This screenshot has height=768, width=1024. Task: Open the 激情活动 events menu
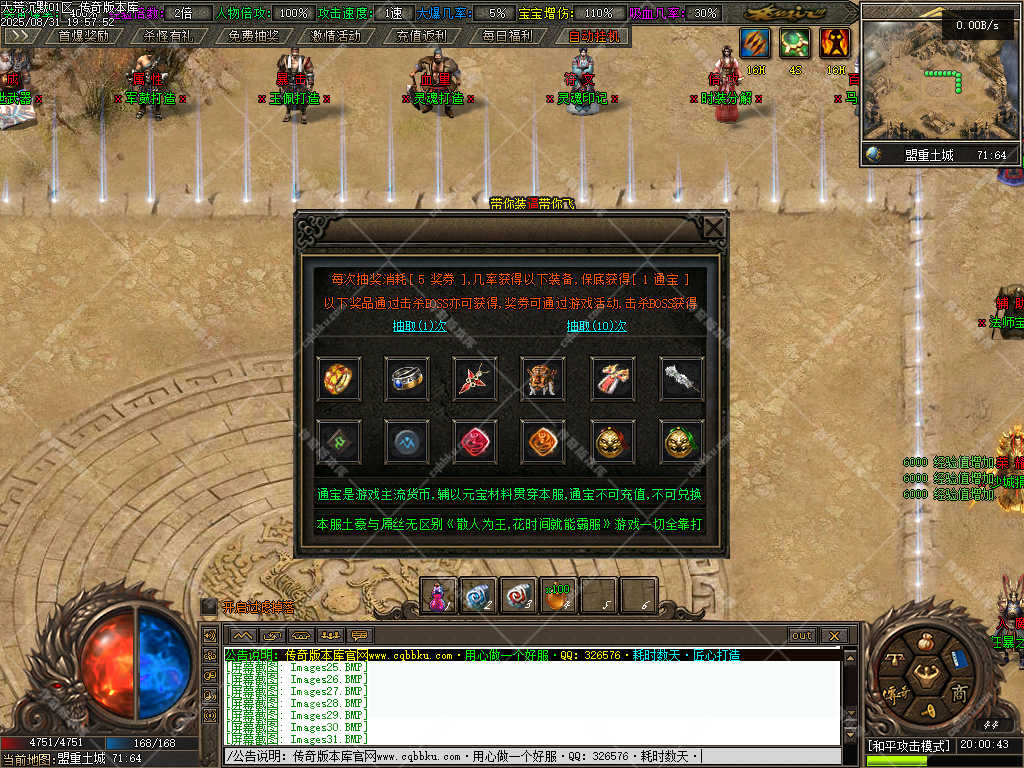336,35
